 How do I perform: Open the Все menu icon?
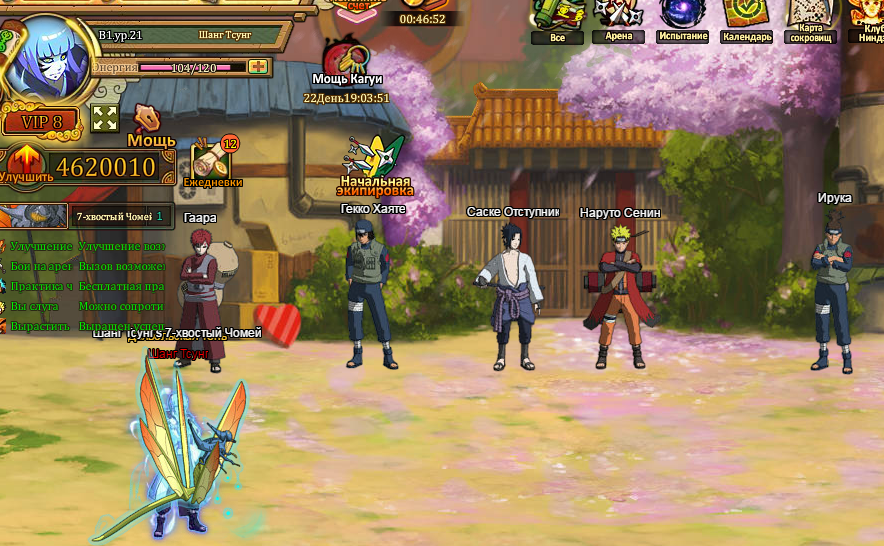coord(557,17)
